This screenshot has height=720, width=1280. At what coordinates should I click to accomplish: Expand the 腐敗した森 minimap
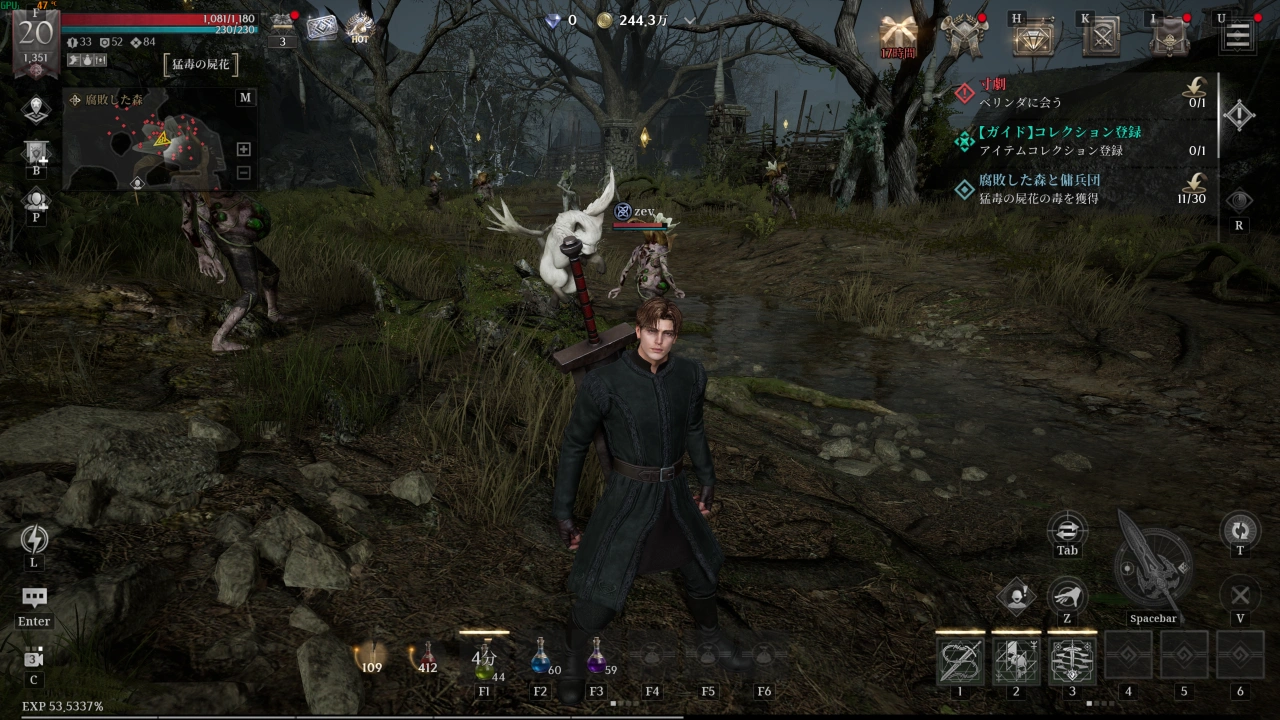(245, 97)
